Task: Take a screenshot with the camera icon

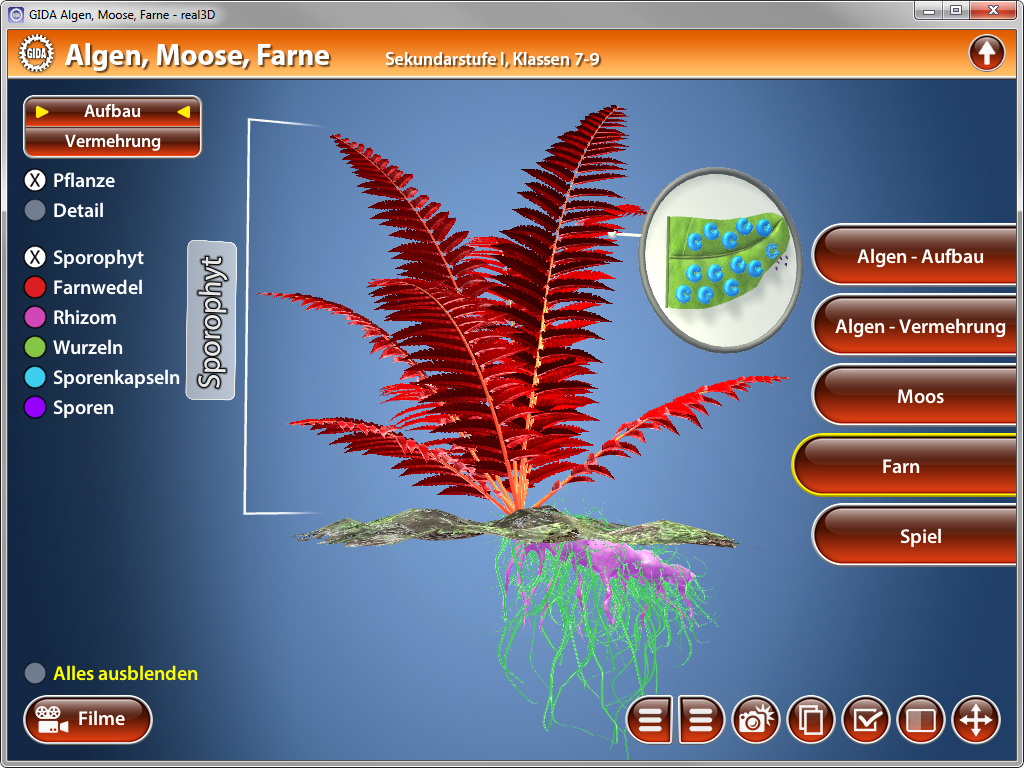Action: 757,720
